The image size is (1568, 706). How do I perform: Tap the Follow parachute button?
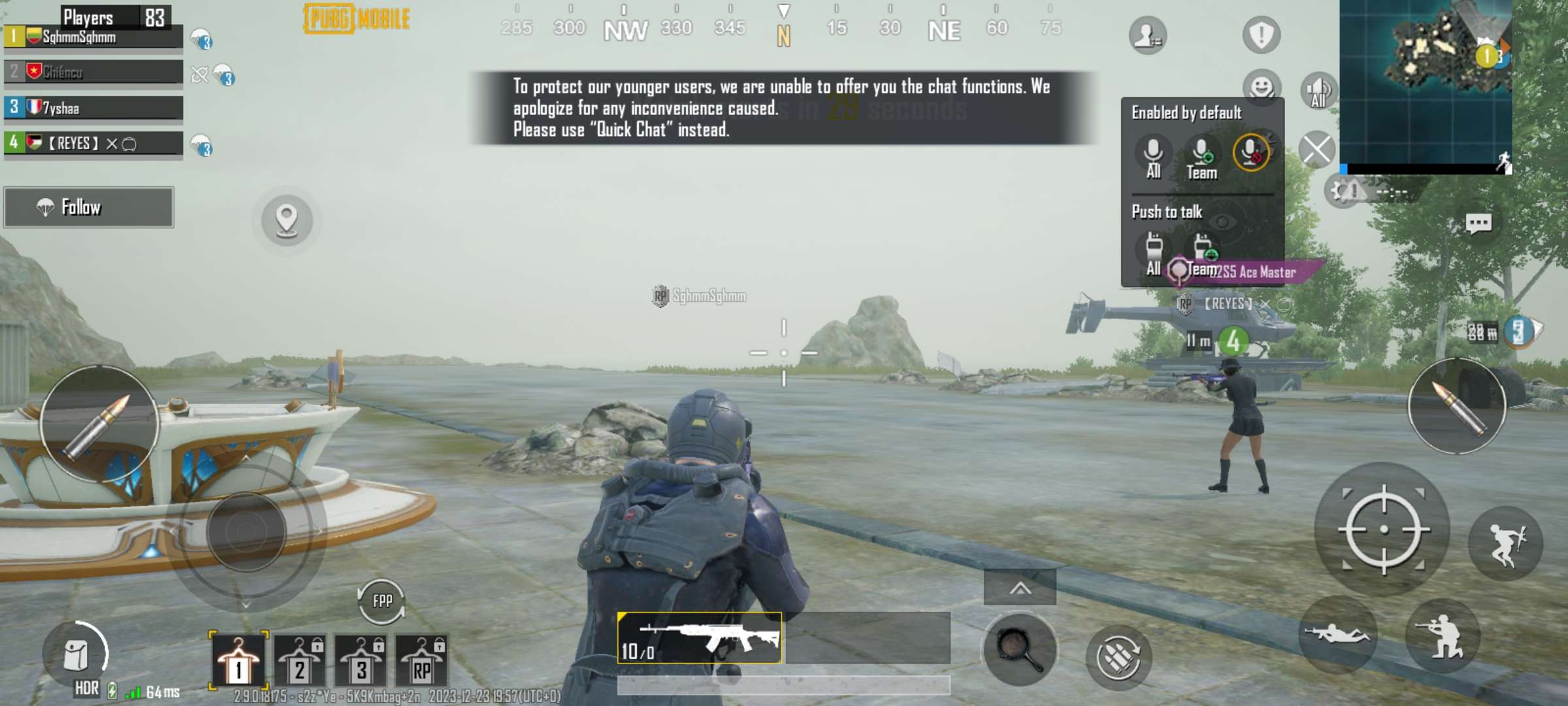pyautogui.click(x=88, y=208)
